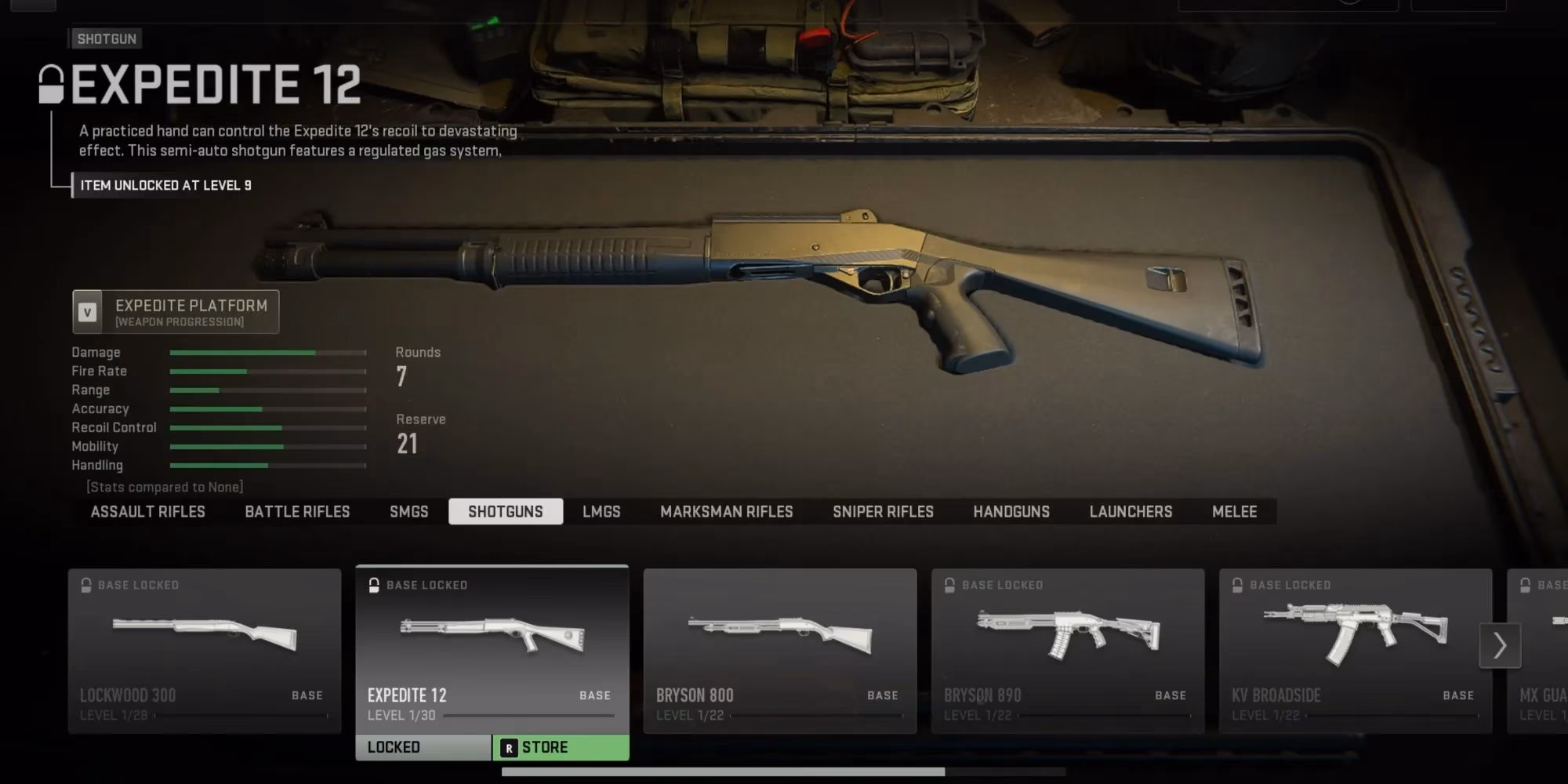Screen dimensions: 1568x784
Task: Switch to Marksman Rifles
Action: point(726,512)
